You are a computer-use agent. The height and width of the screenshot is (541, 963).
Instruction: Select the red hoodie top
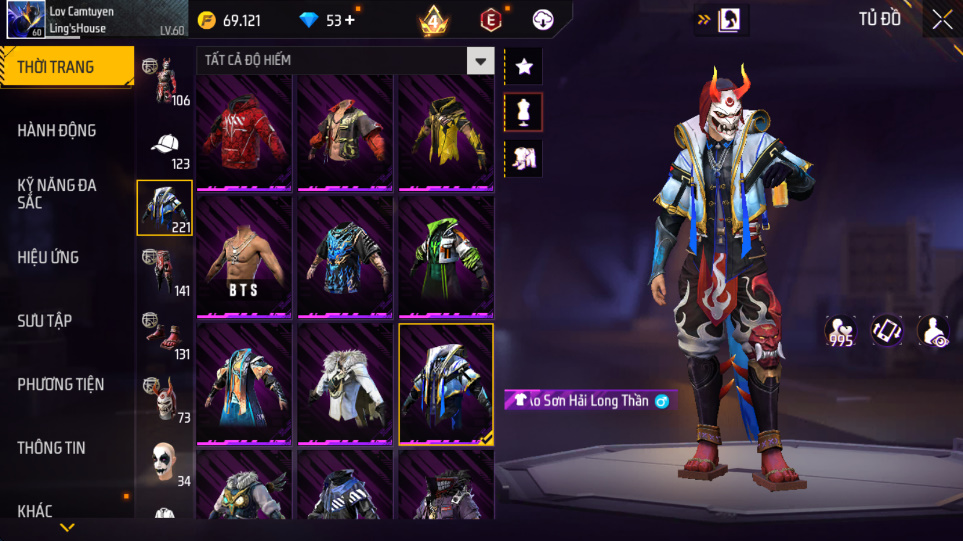244,132
